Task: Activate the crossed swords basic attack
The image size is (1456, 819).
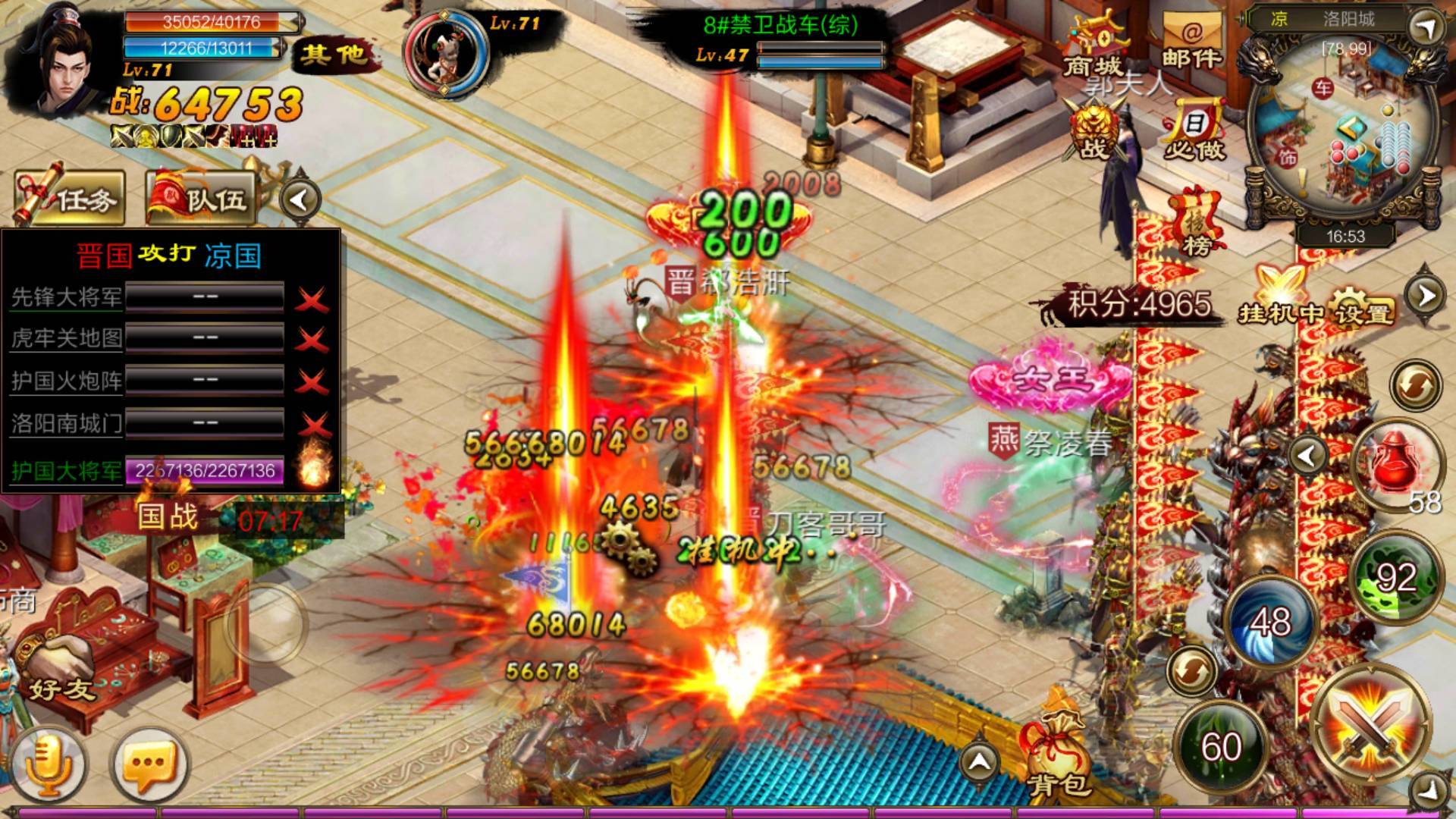Action: click(1370, 726)
